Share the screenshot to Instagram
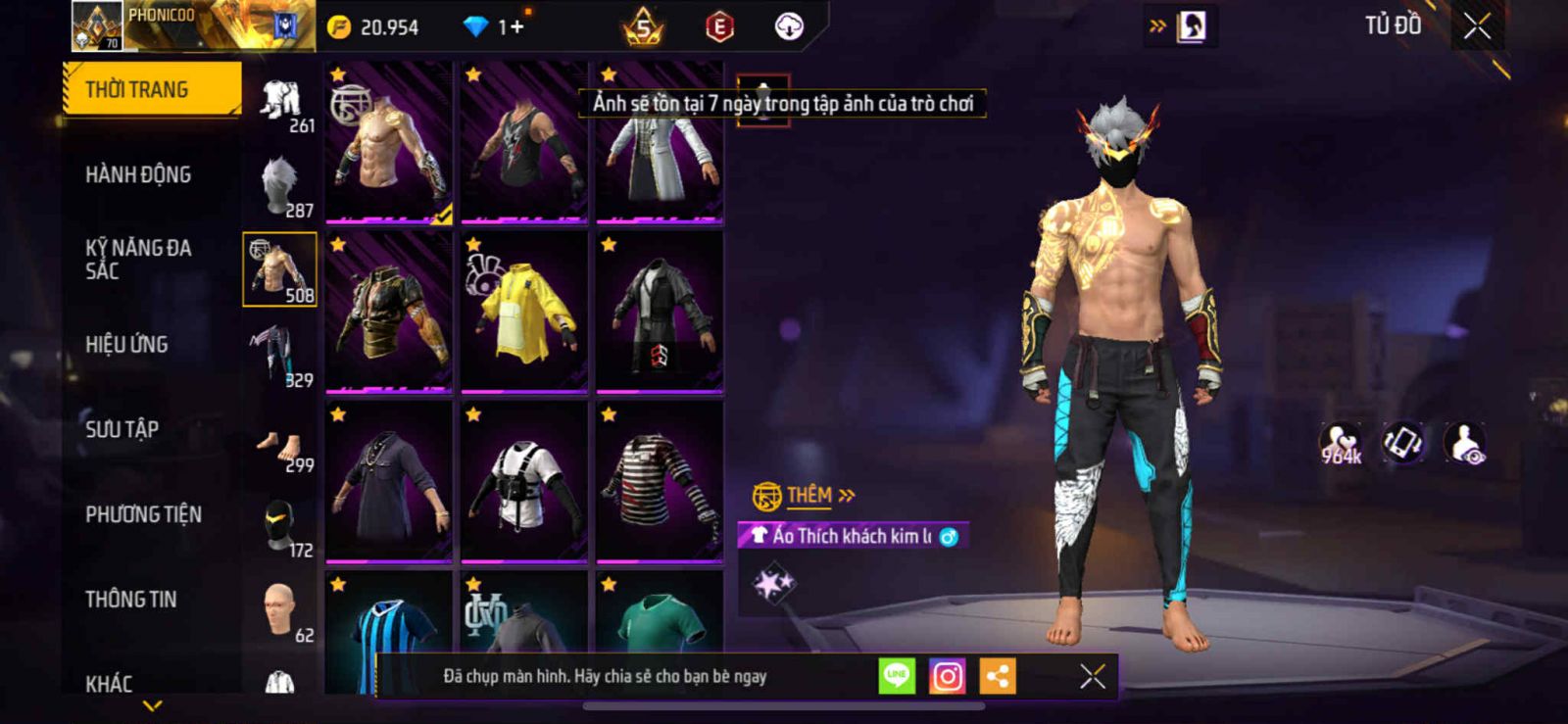Screen dimensions: 1568x724 point(947,676)
